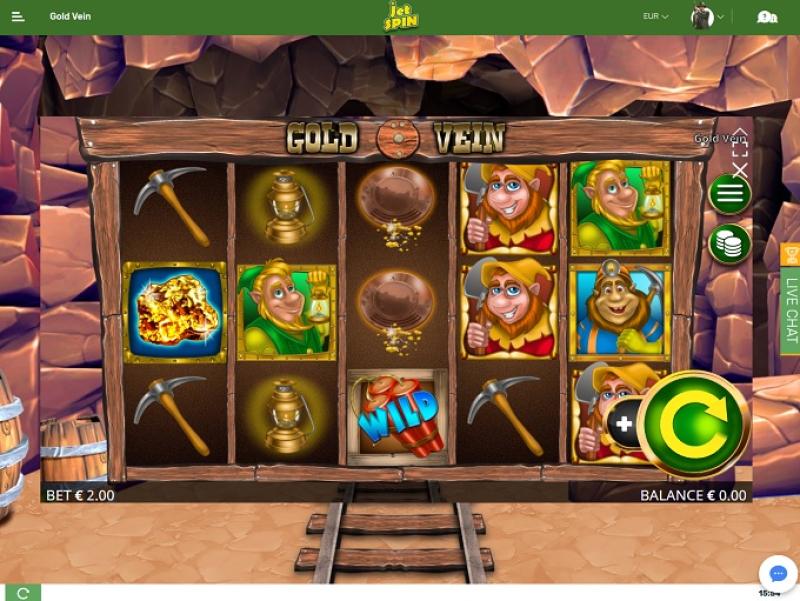Spin the reels with the green arrow button
This screenshot has width=800, height=601.
pyautogui.click(x=694, y=423)
